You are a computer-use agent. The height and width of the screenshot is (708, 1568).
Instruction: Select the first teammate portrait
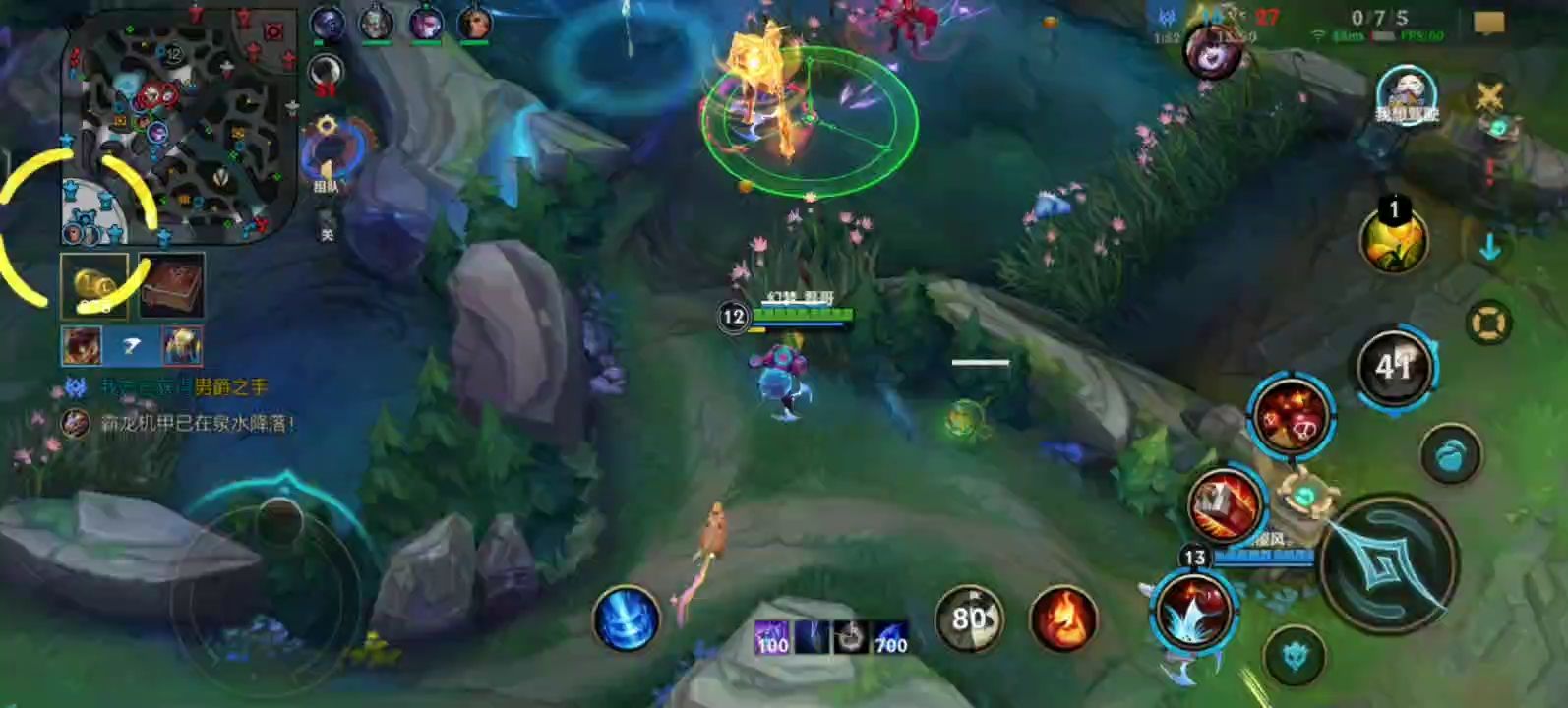327,24
